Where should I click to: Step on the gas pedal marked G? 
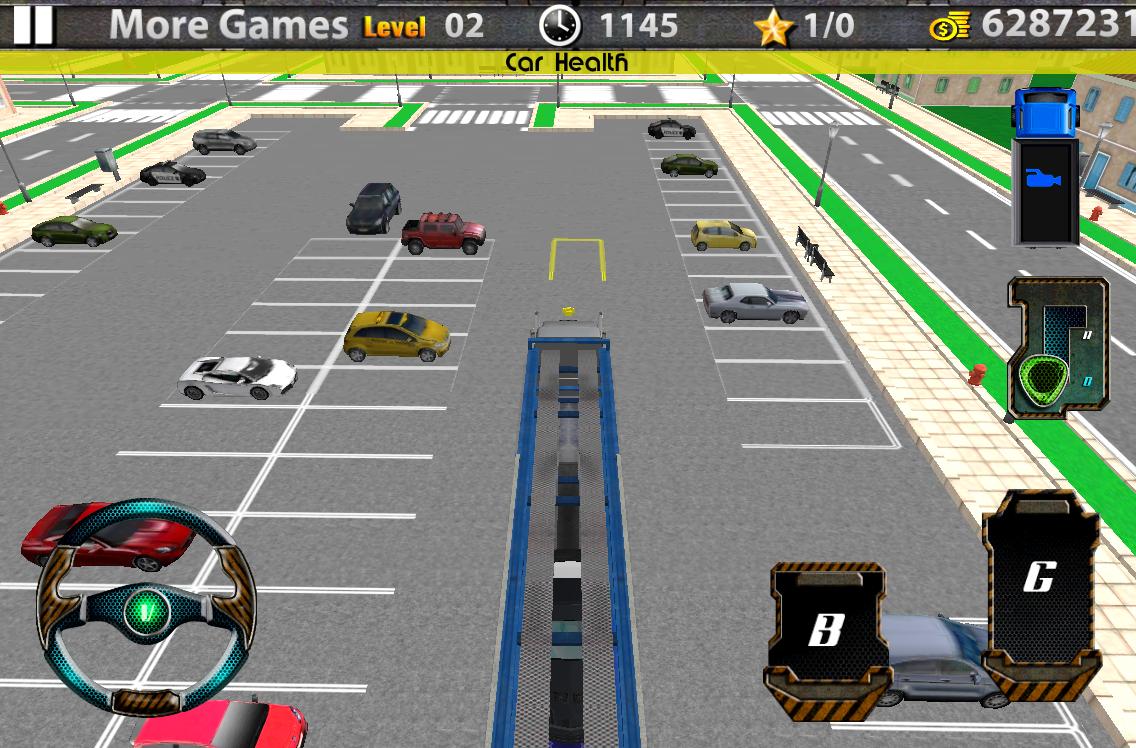1041,590
